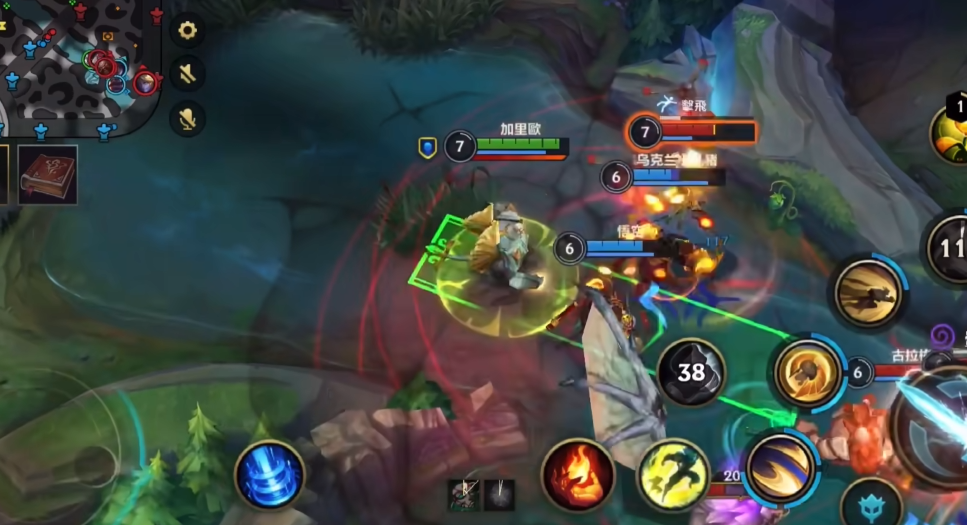Toggle the muted speaker sound button
Screen dimensions: 967x525
(x=187, y=73)
